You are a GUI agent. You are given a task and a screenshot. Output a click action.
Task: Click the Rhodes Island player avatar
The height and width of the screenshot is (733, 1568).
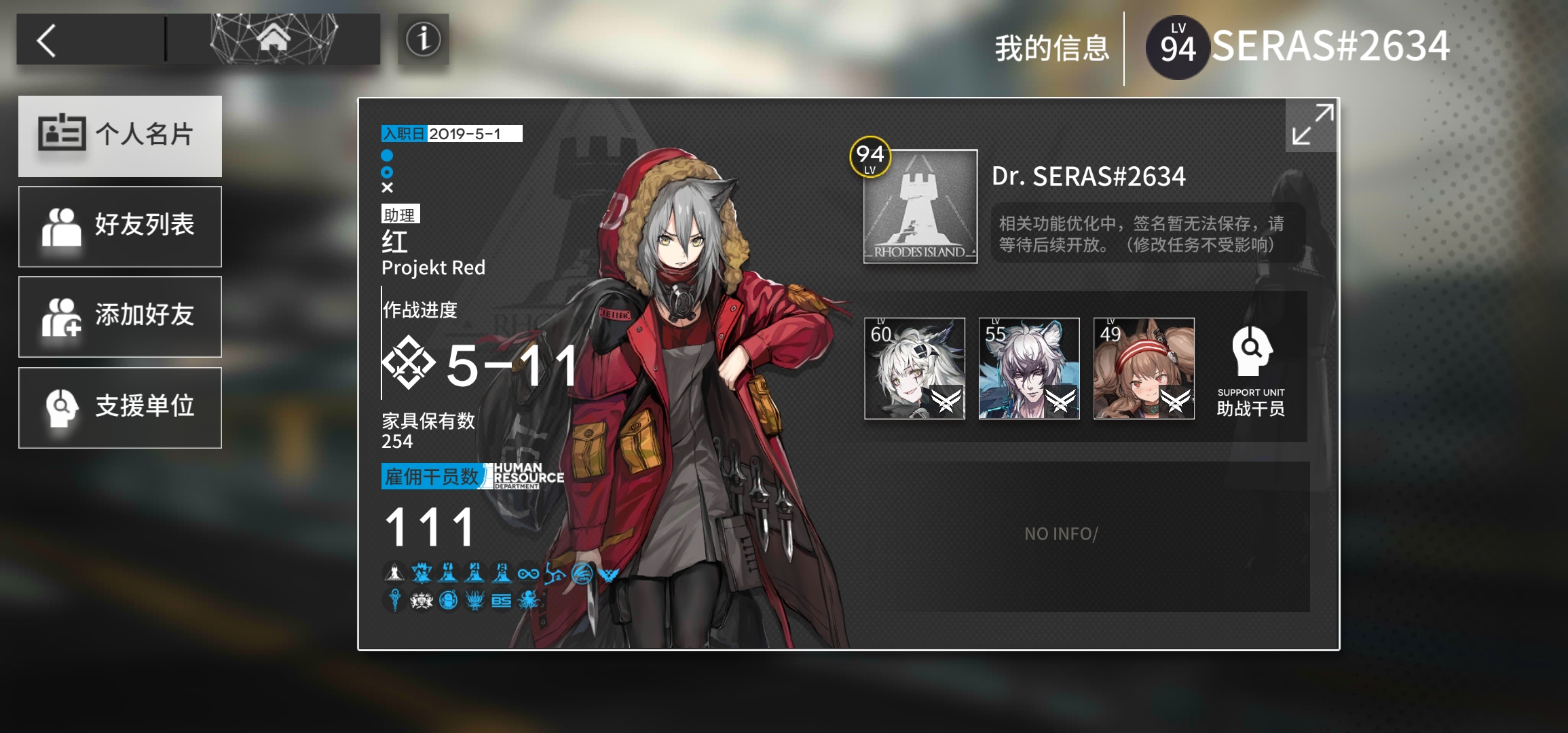point(920,206)
